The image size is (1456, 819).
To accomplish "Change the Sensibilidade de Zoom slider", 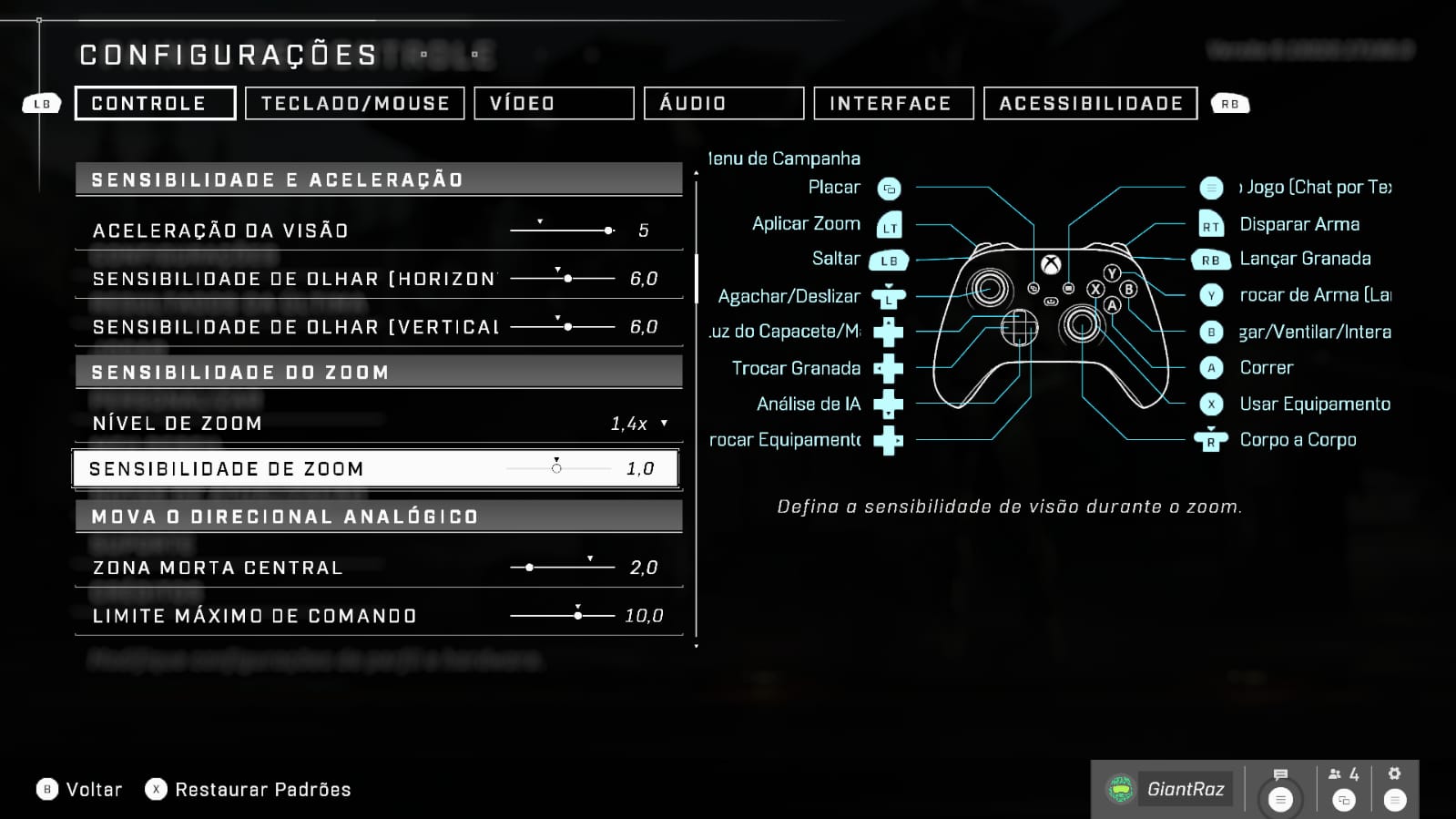I will click(x=557, y=469).
